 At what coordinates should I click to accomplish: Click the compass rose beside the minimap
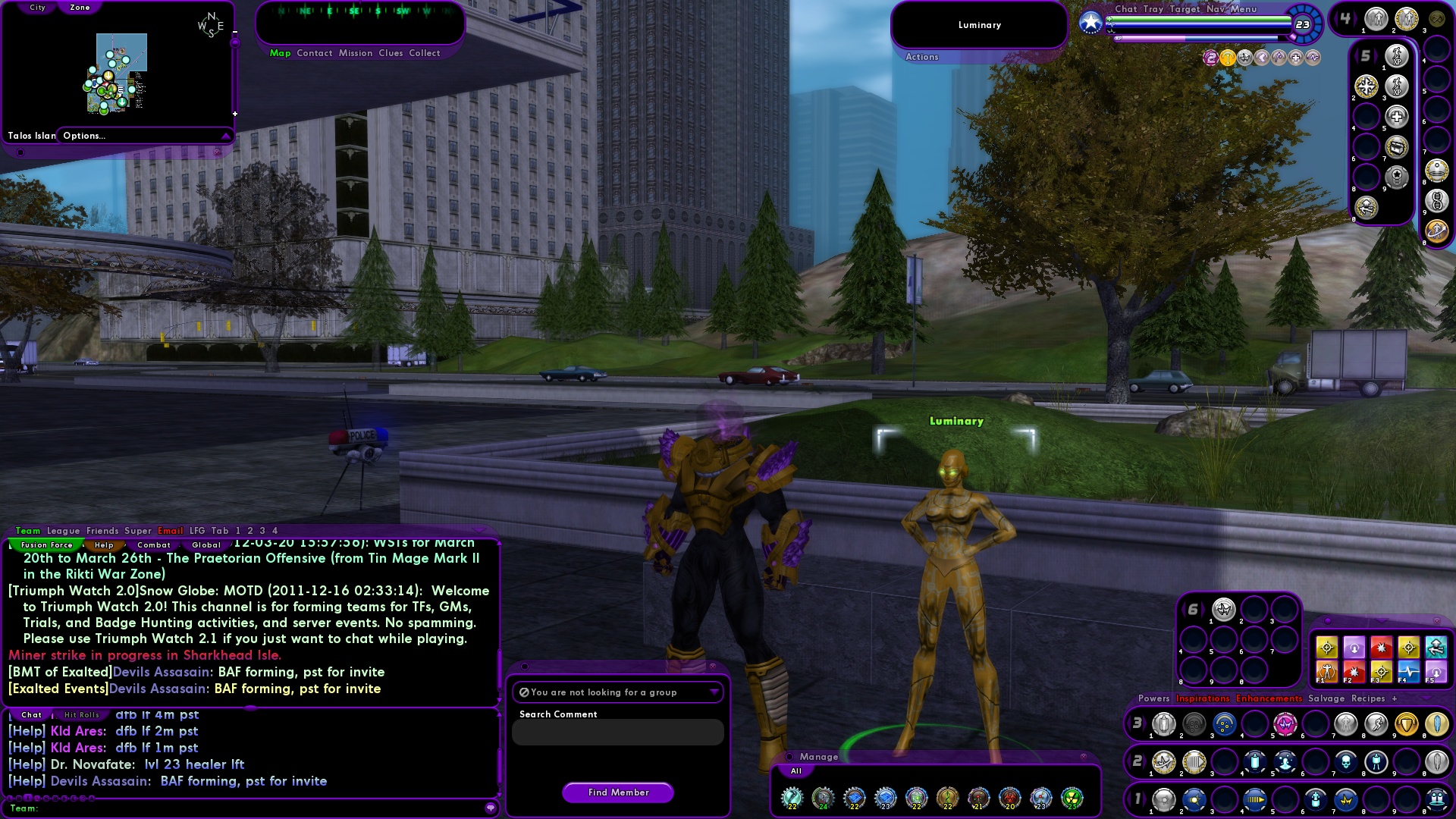tap(209, 23)
